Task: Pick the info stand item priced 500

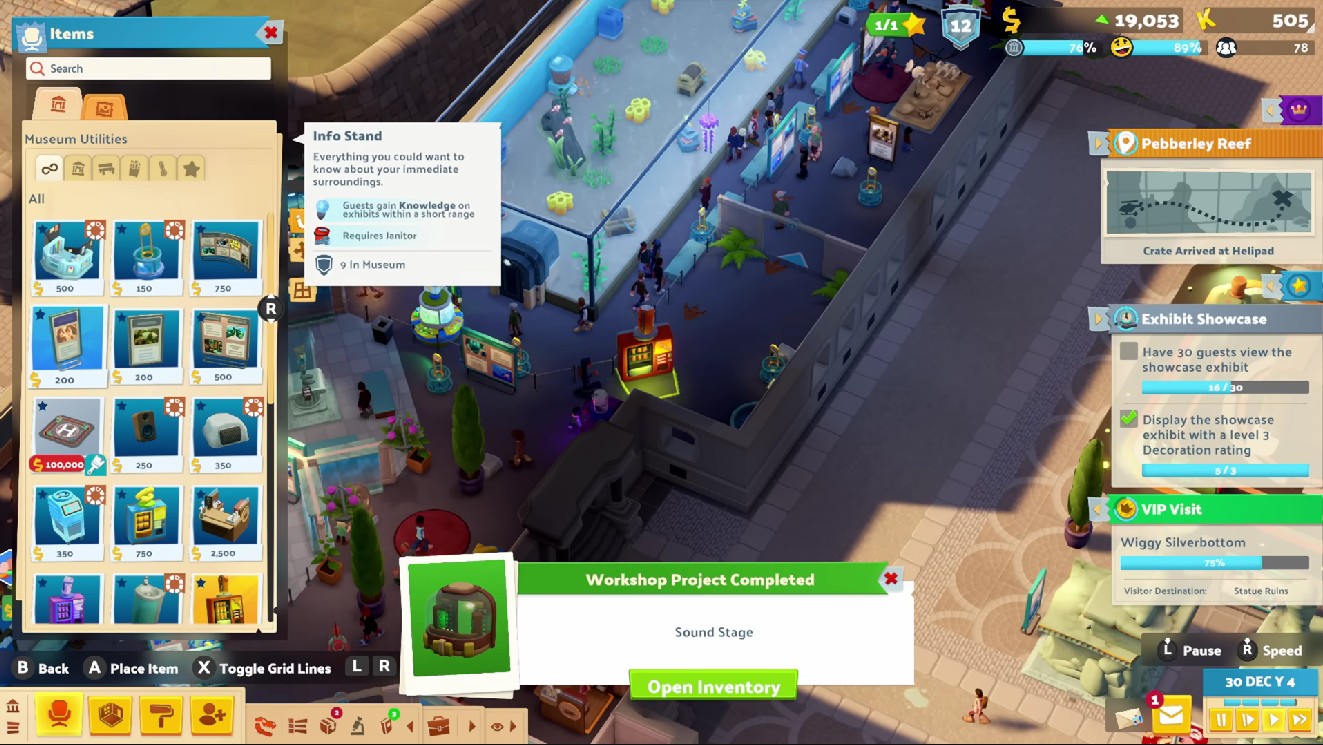Action: click(68, 255)
